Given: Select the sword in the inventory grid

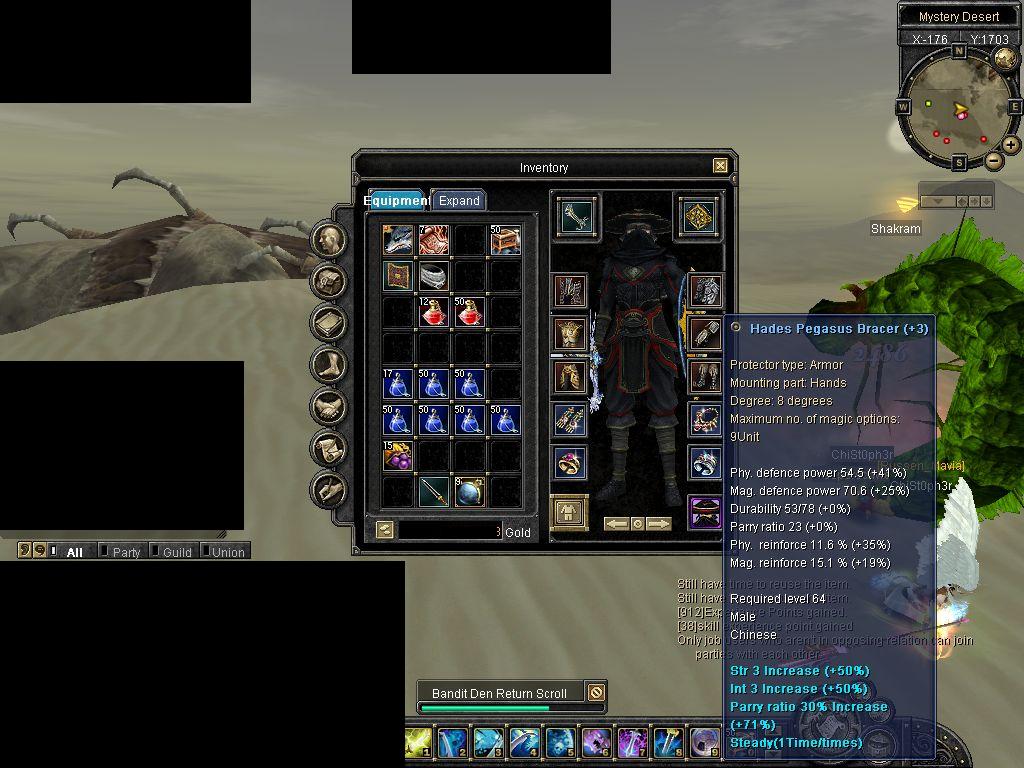Looking at the screenshot, I should (433, 491).
